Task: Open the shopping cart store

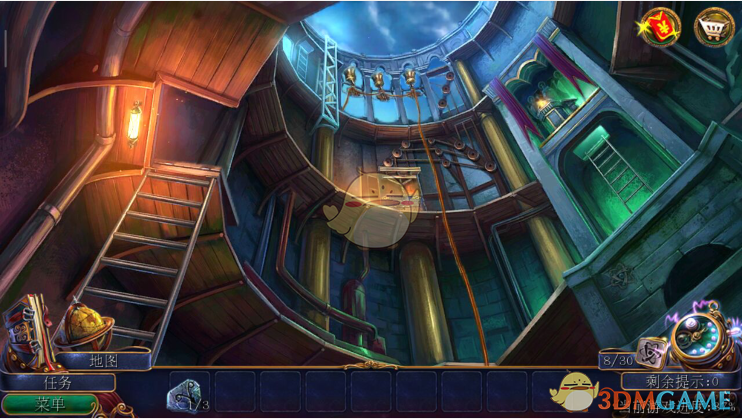Action: pos(714,26)
